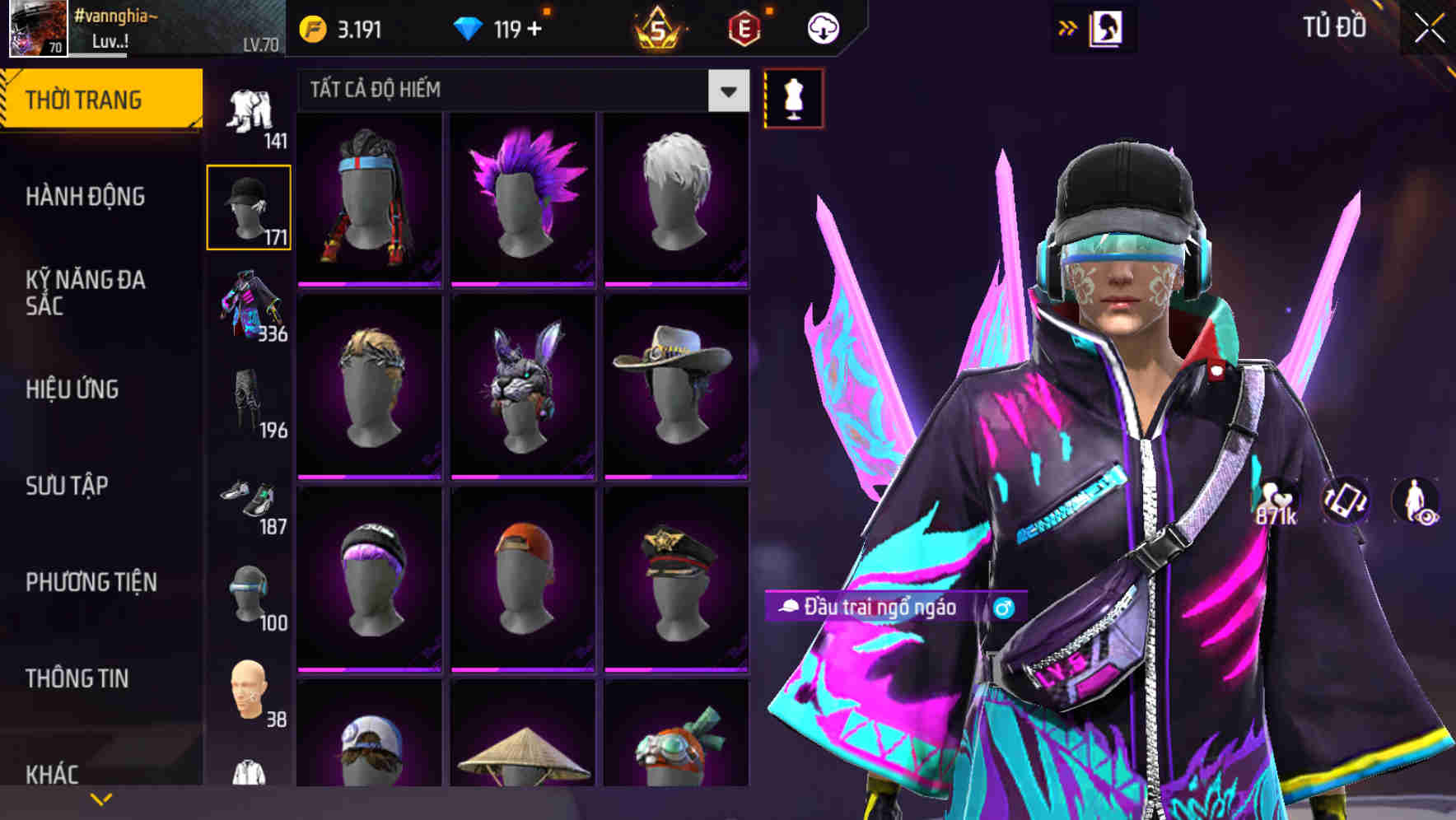The height and width of the screenshot is (820, 1456).
Task: Open the season rank badge
Action: click(659, 28)
